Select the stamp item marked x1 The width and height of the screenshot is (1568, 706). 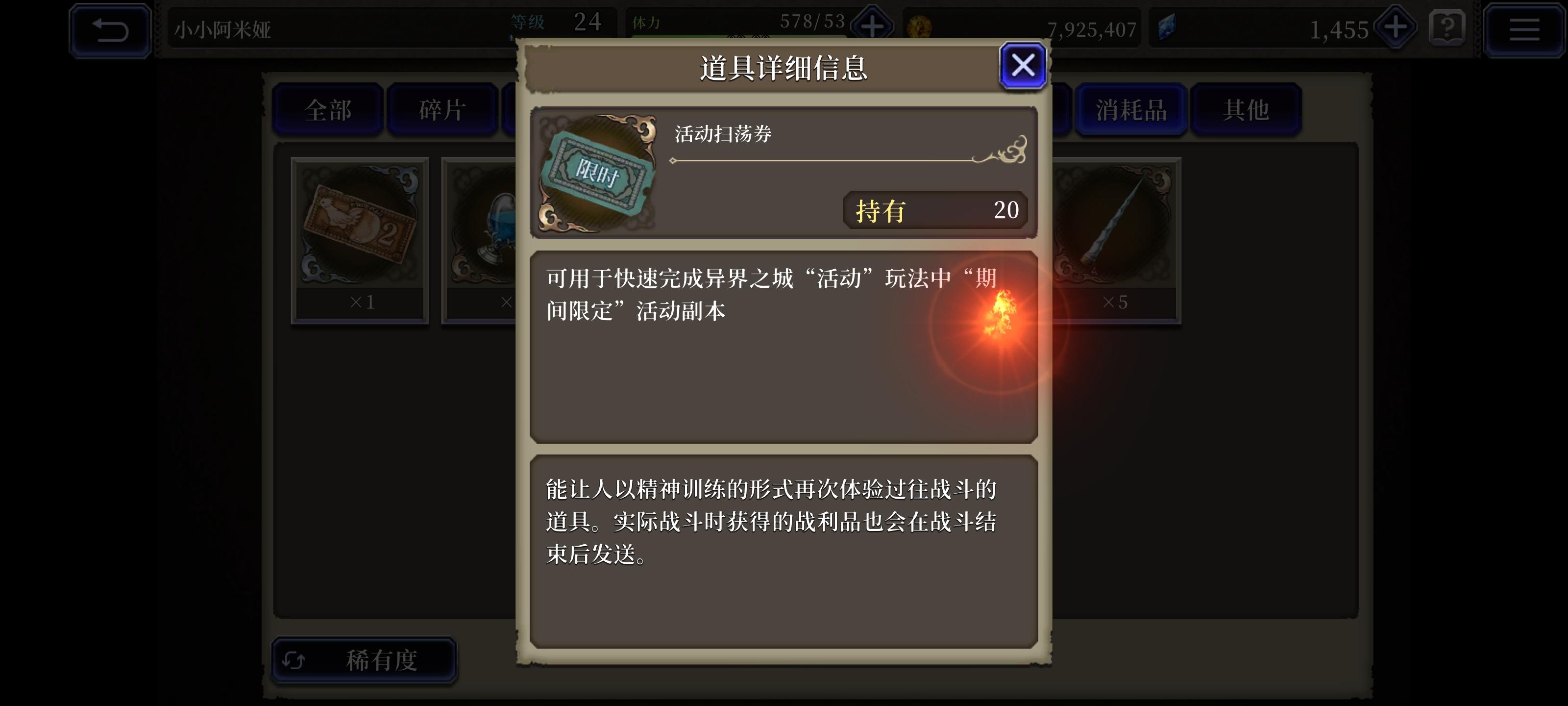pos(359,226)
